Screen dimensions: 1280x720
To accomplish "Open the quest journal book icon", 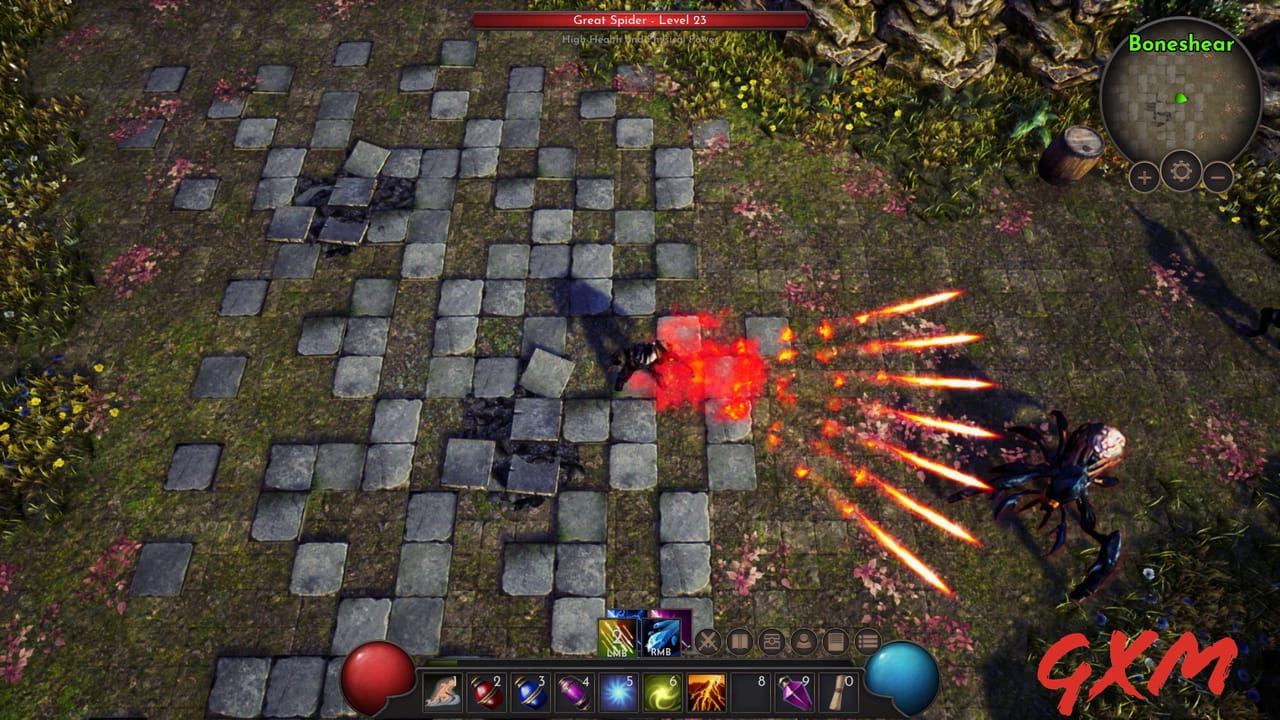I will (x=836, y=642).
